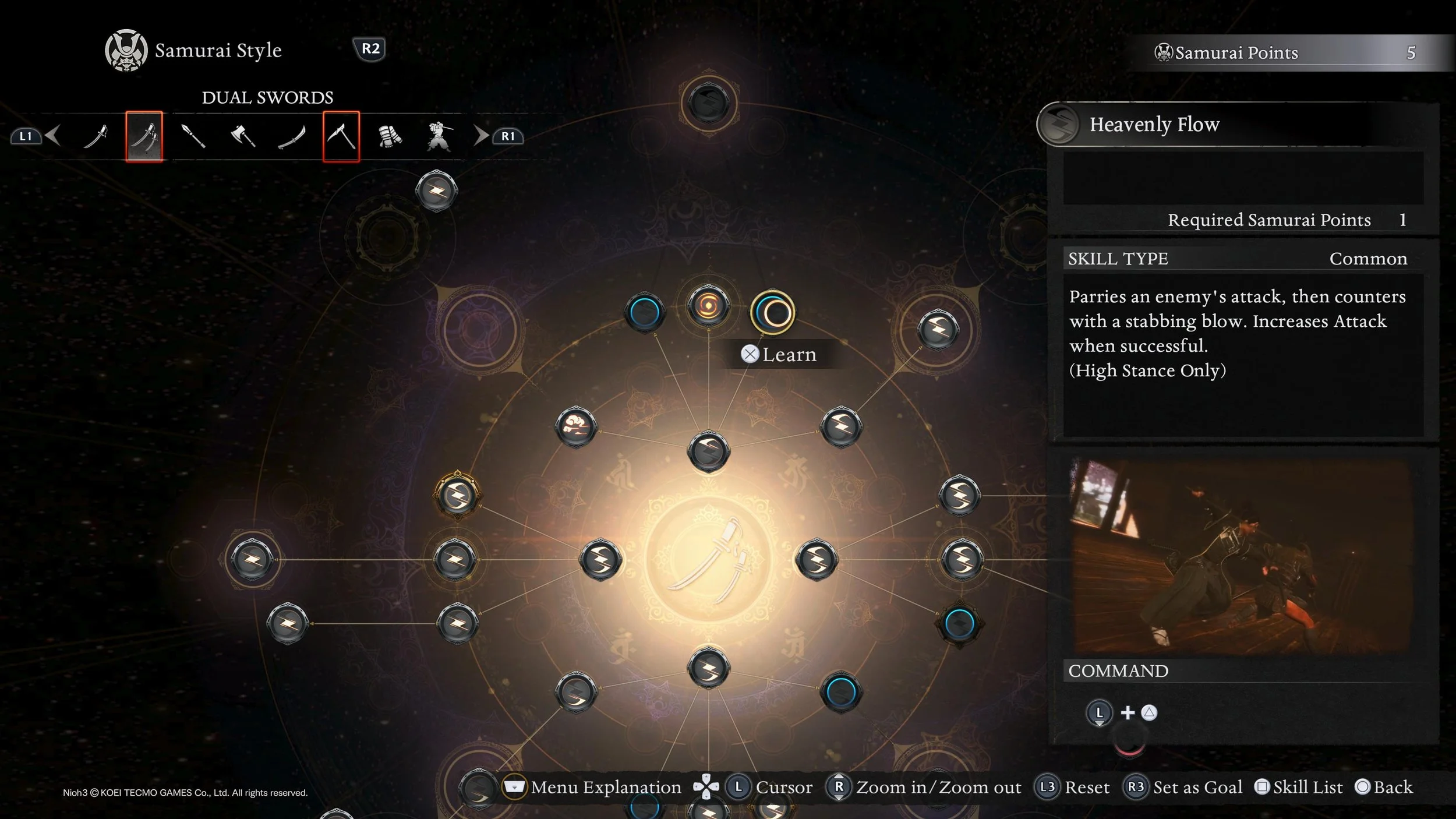The width and height of the screenshot is (1456, 819).
Task: Choose the axe weapon skill tab
Action: pyautogui.click(x=243, y=137)
